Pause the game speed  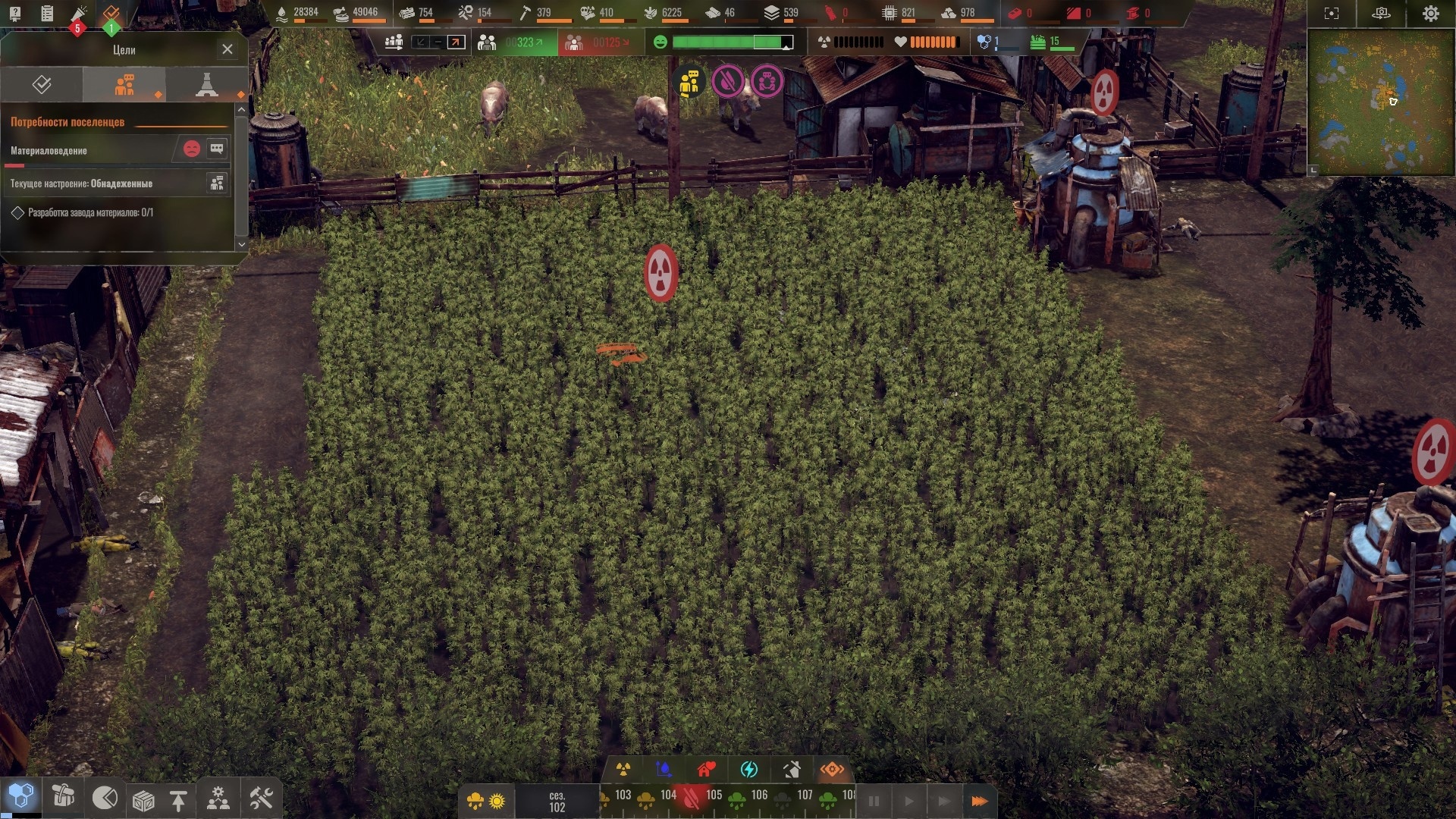pos(874,801)
